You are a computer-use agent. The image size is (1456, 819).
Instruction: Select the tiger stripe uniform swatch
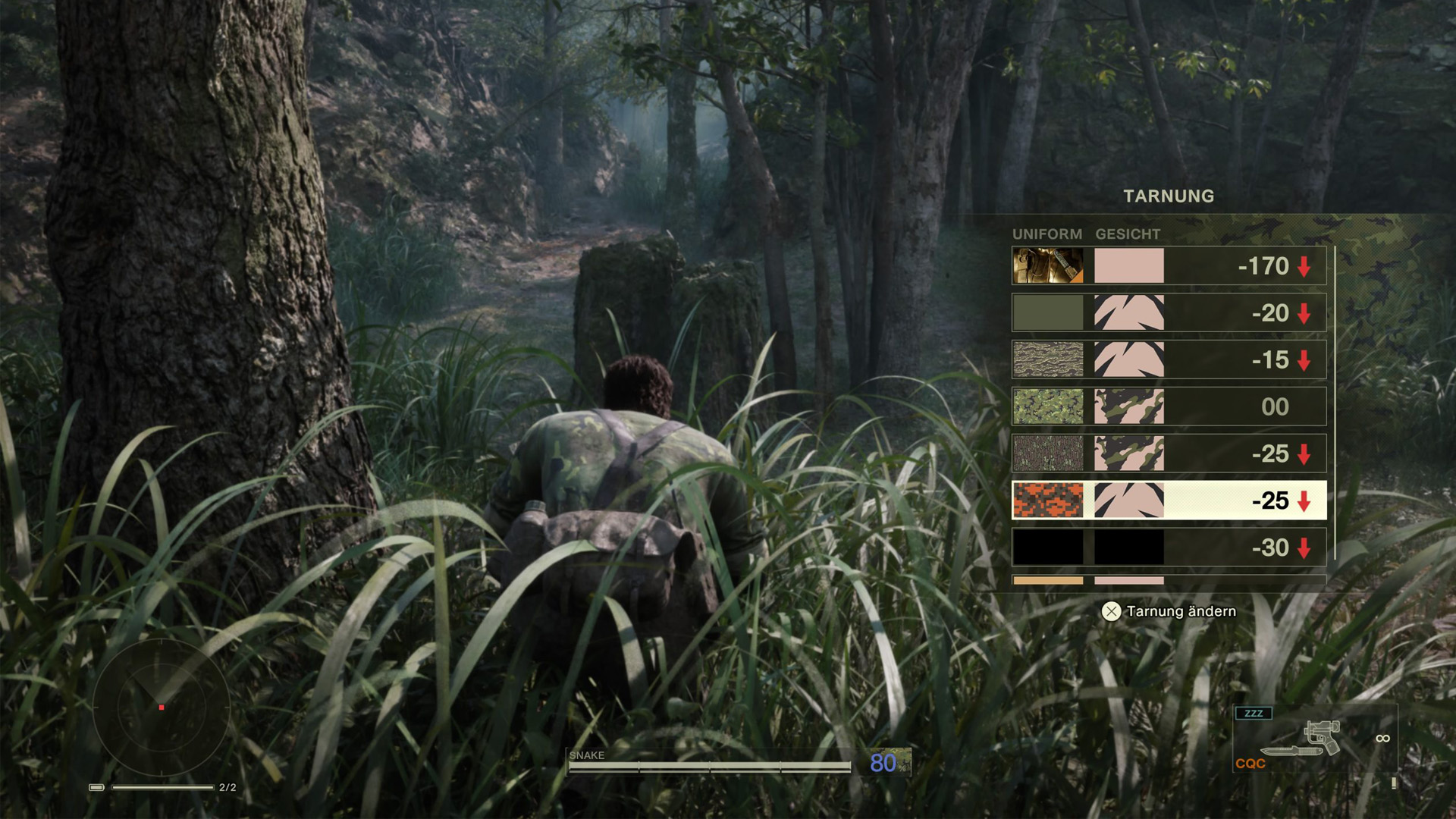pos(1049,359)
